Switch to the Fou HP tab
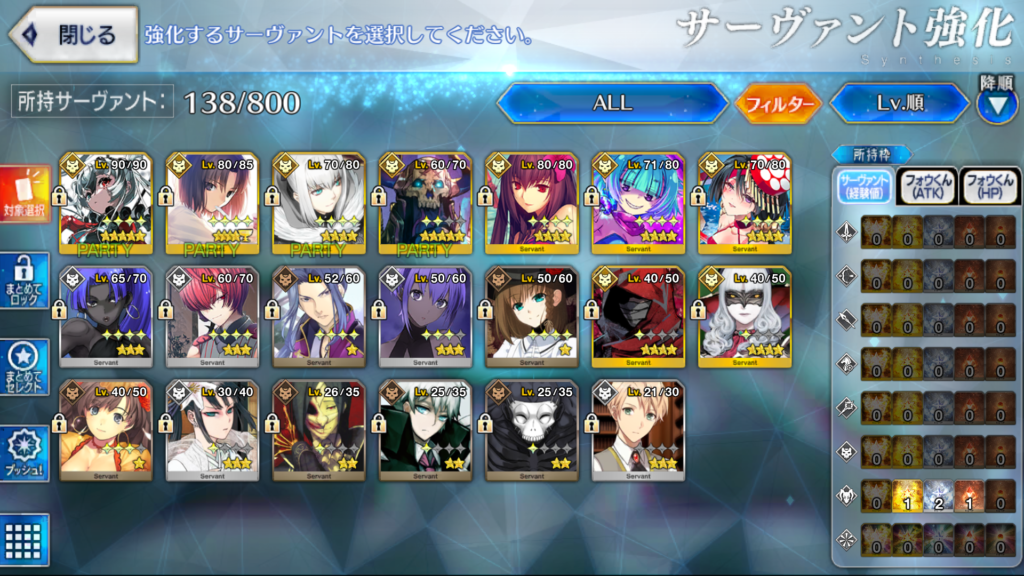This screenshot has width=1024, height=576. (989, 186)
